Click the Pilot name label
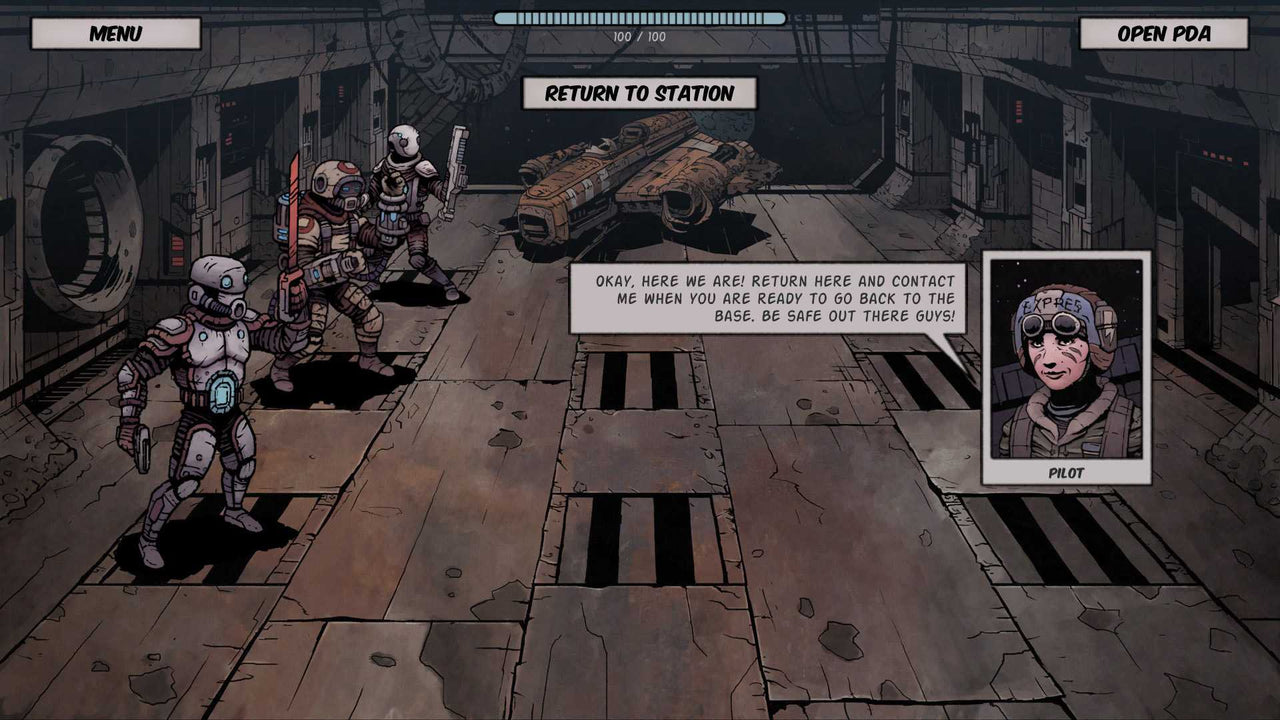 click(x=1066, y=474)
